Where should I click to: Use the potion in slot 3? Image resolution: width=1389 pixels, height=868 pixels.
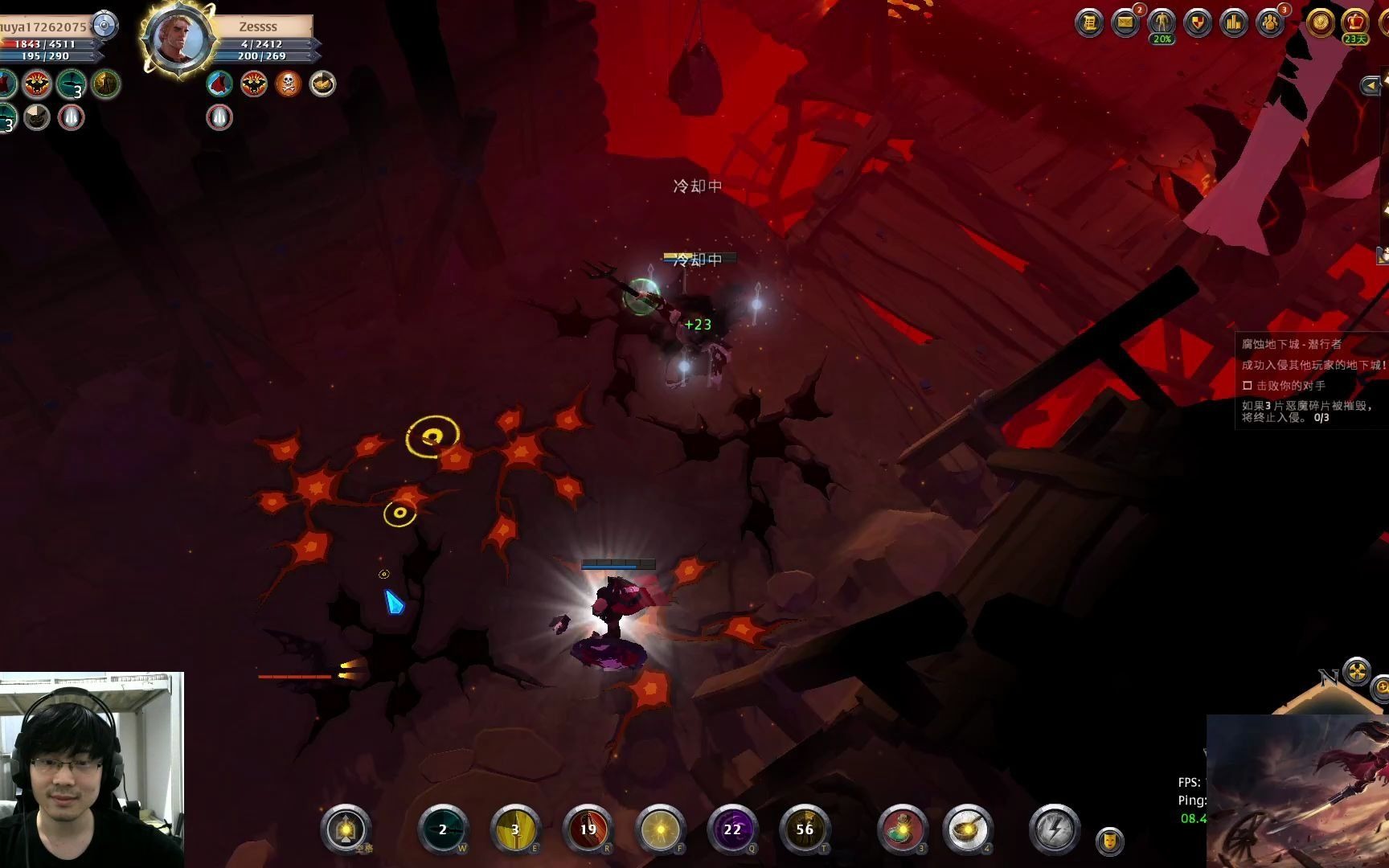coord(903,829)
